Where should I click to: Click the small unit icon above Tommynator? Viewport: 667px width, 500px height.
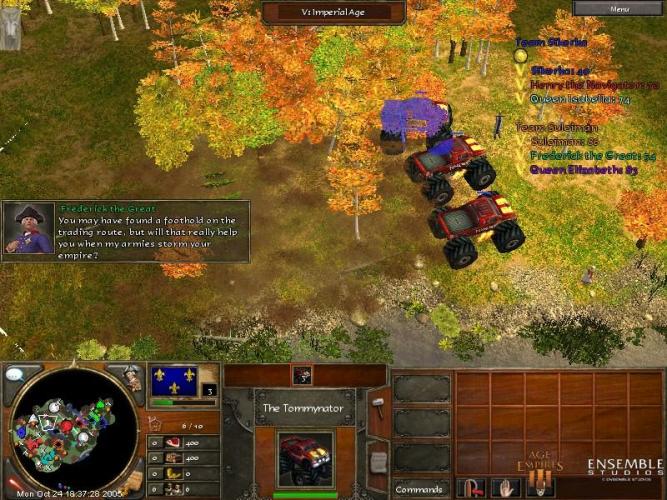tap(303, 376)
